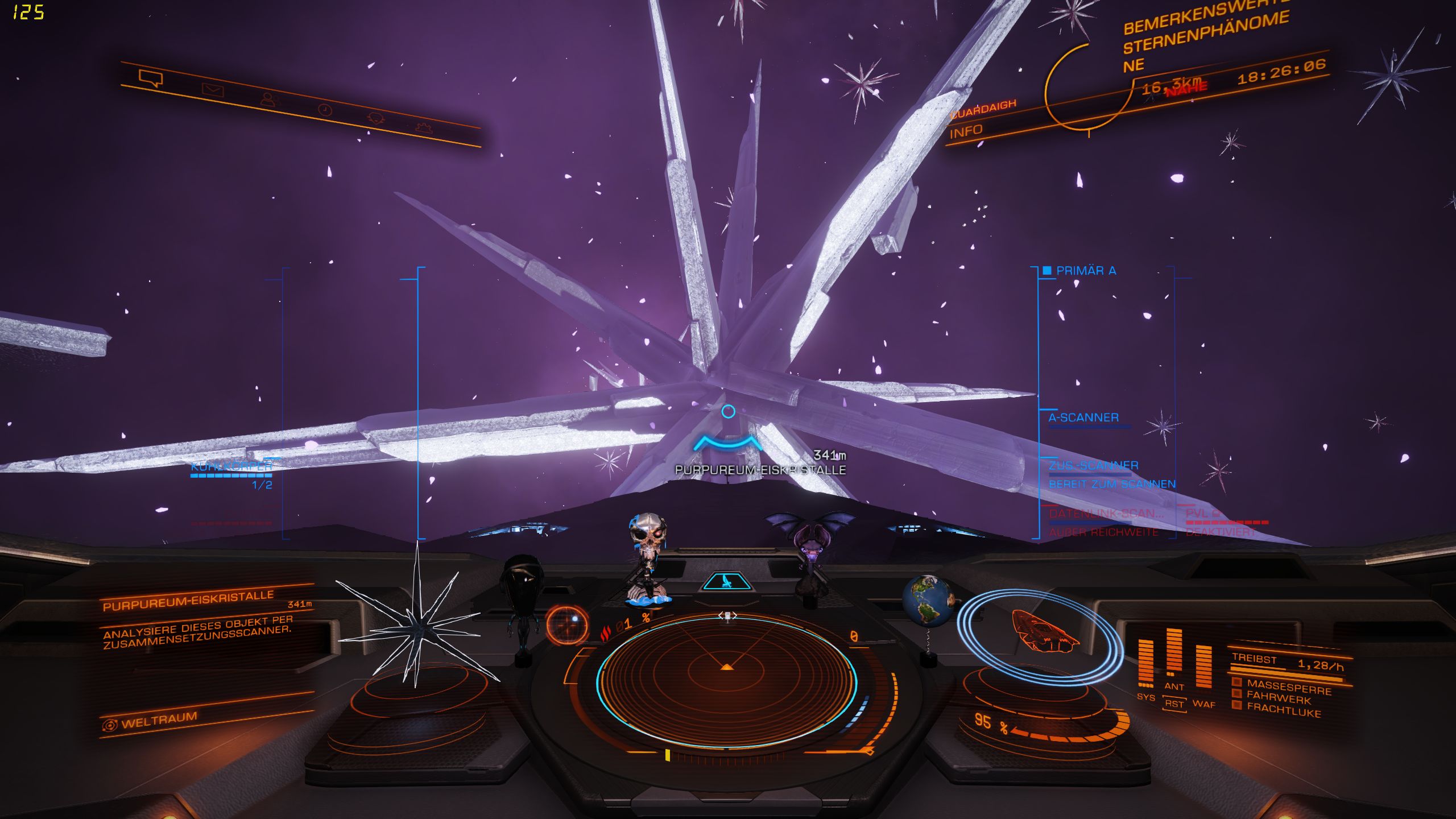Show the clock history tab

tap(325, 109)
